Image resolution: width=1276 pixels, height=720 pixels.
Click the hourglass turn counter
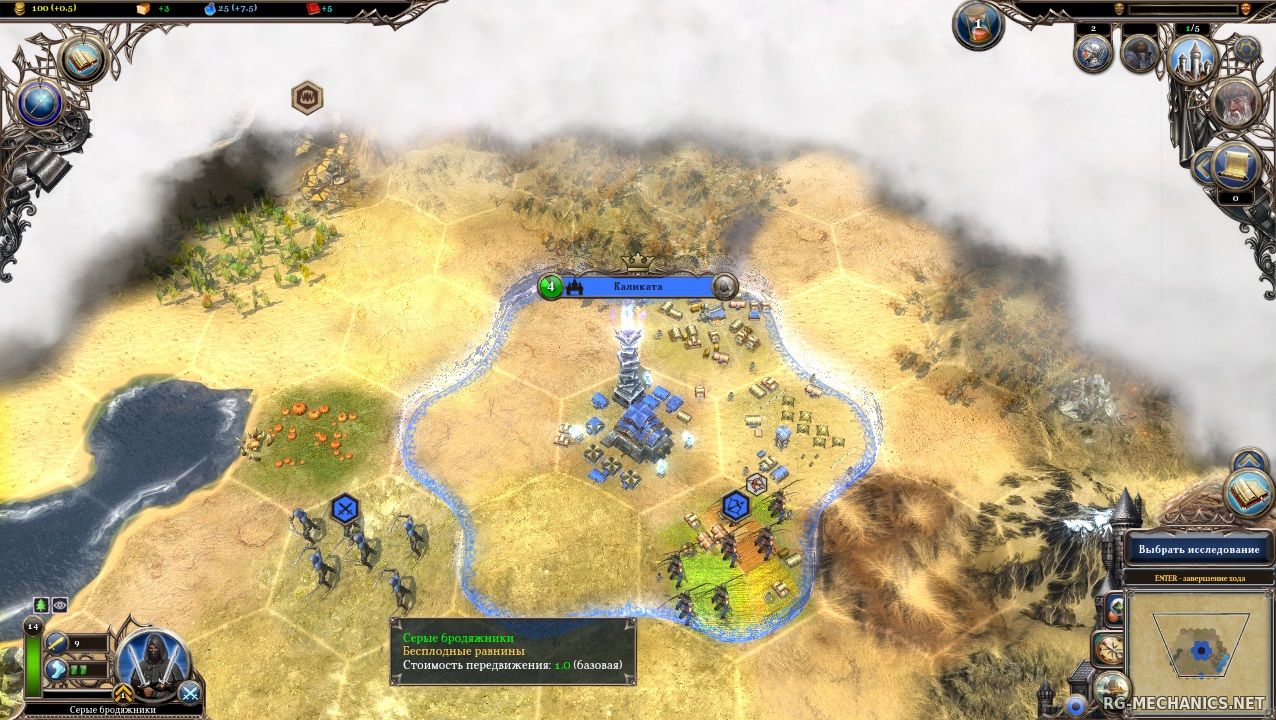[977, 26]
